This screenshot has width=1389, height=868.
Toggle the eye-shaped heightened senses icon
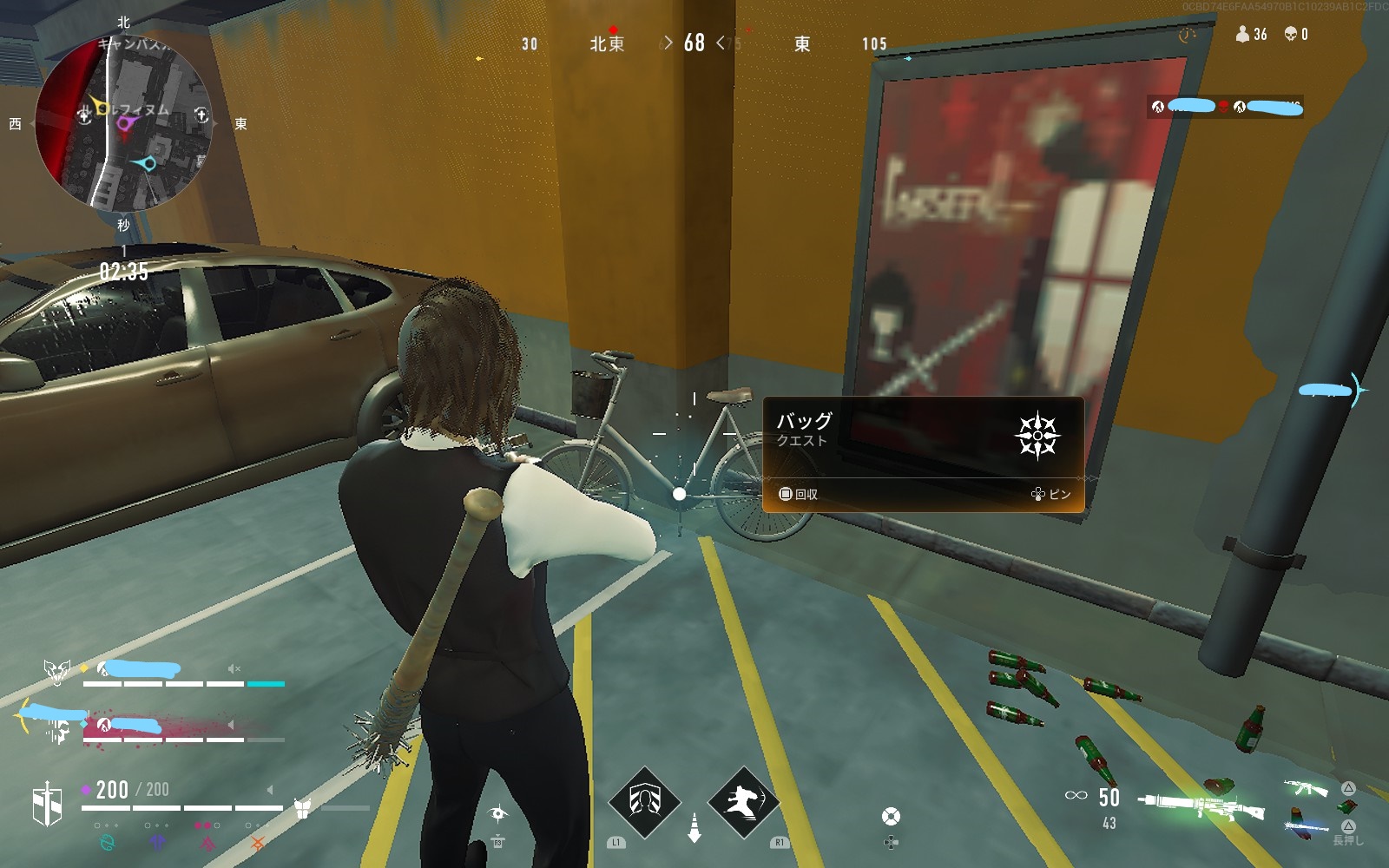coord(497,813)
